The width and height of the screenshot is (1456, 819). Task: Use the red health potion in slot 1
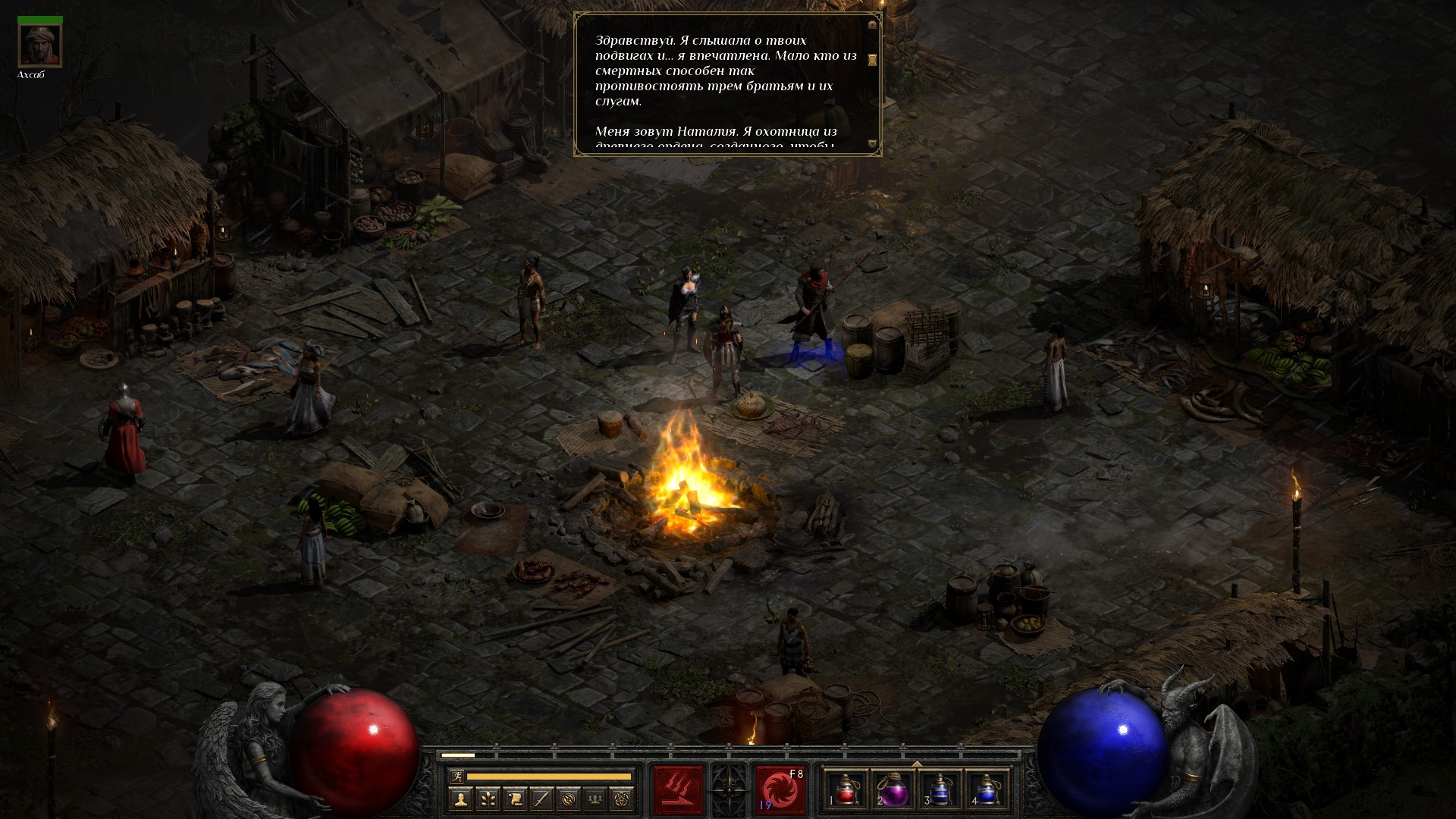point(846,790)
